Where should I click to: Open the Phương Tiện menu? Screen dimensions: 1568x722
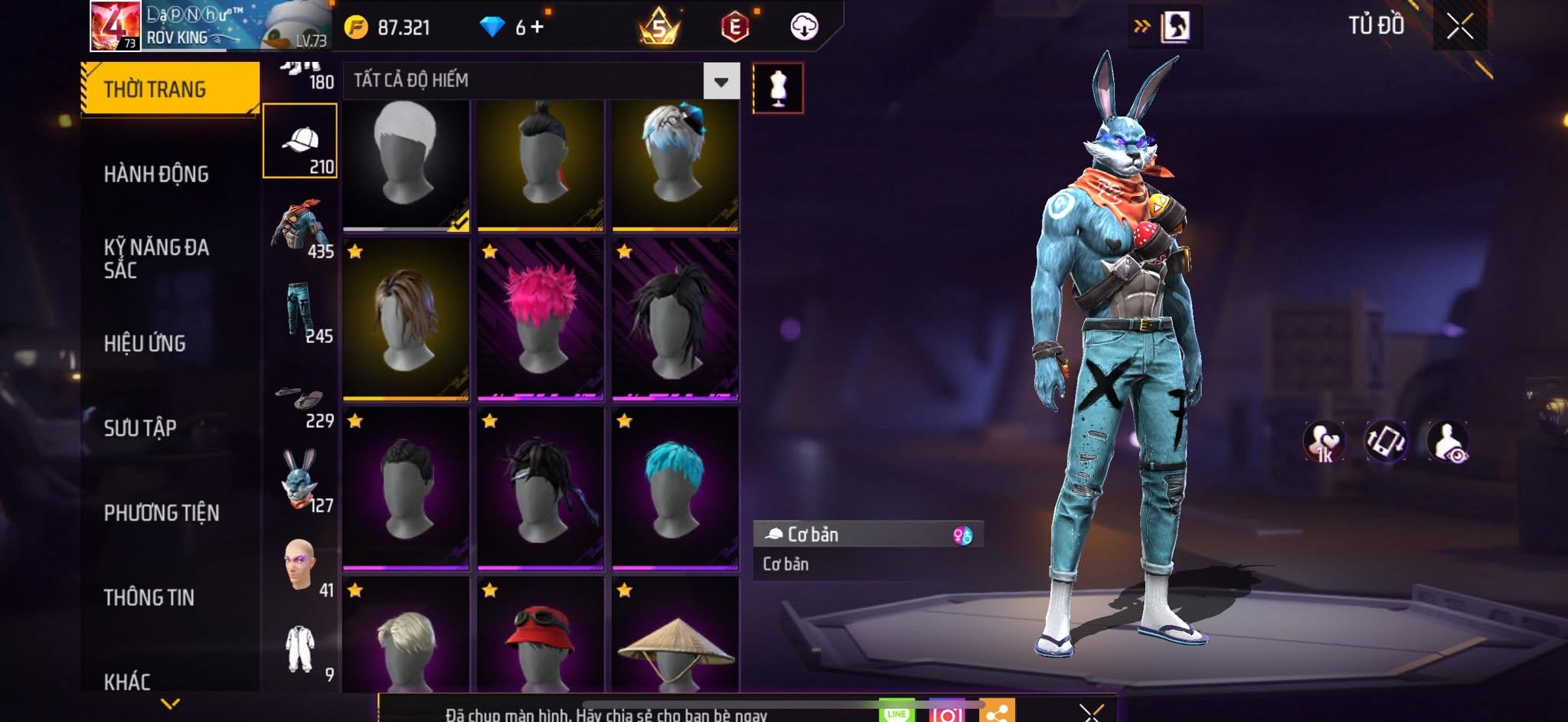pos(162,512)
